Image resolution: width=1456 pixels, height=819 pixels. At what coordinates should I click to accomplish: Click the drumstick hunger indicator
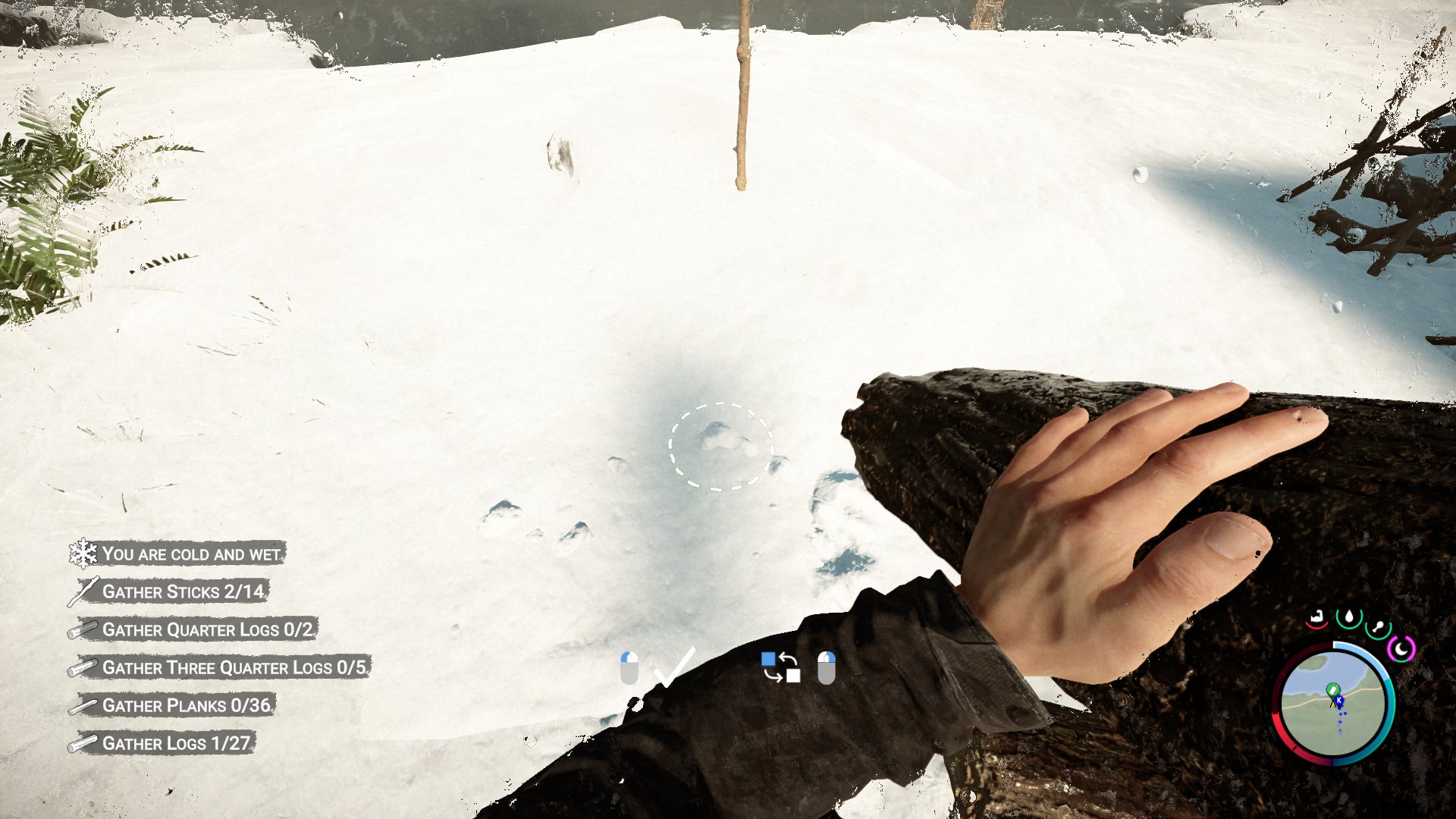click(x=1379, y=626)
